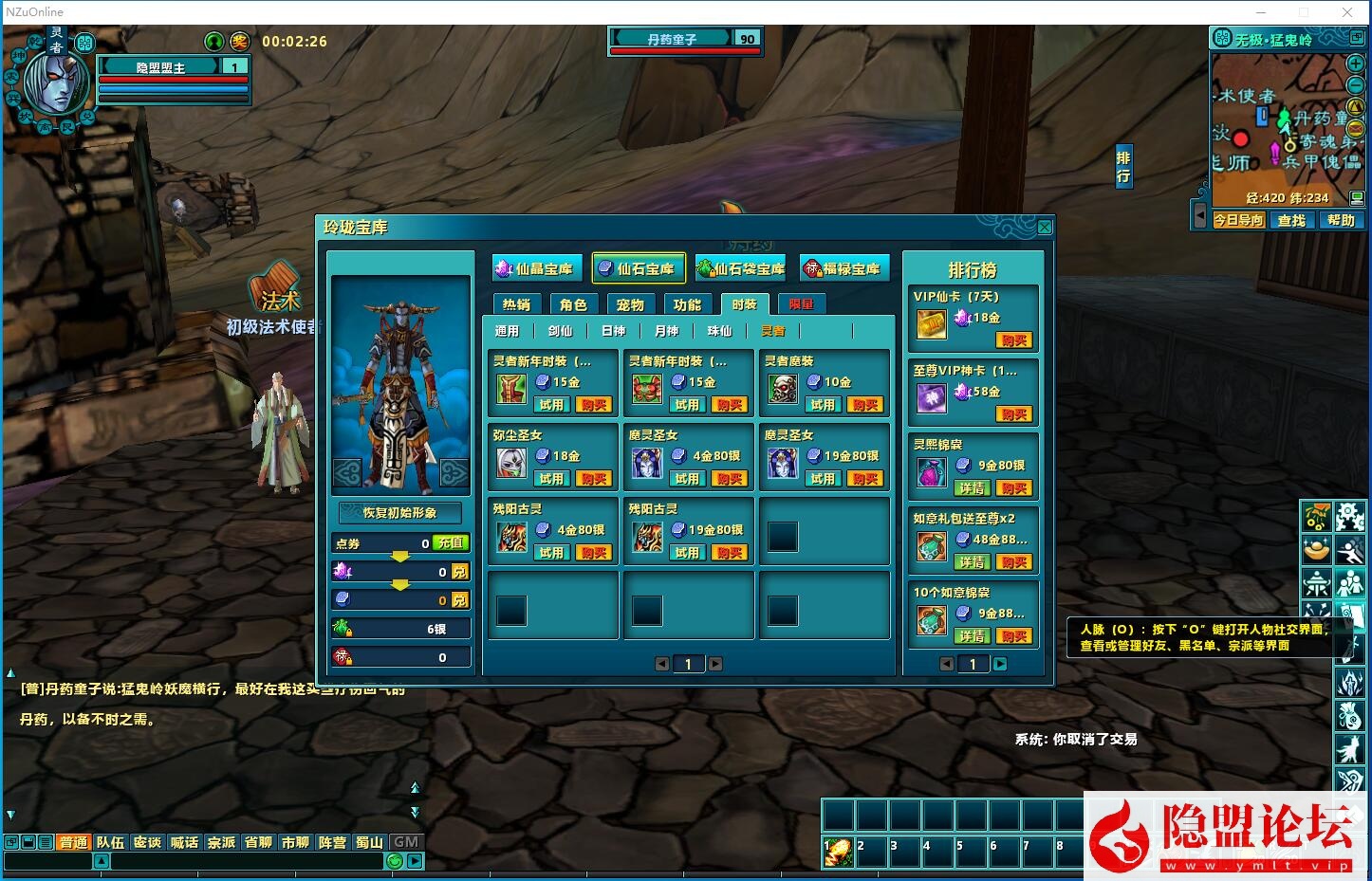Open the 限量 category tab
1372x881 pixels.
[x=802, y=304]
